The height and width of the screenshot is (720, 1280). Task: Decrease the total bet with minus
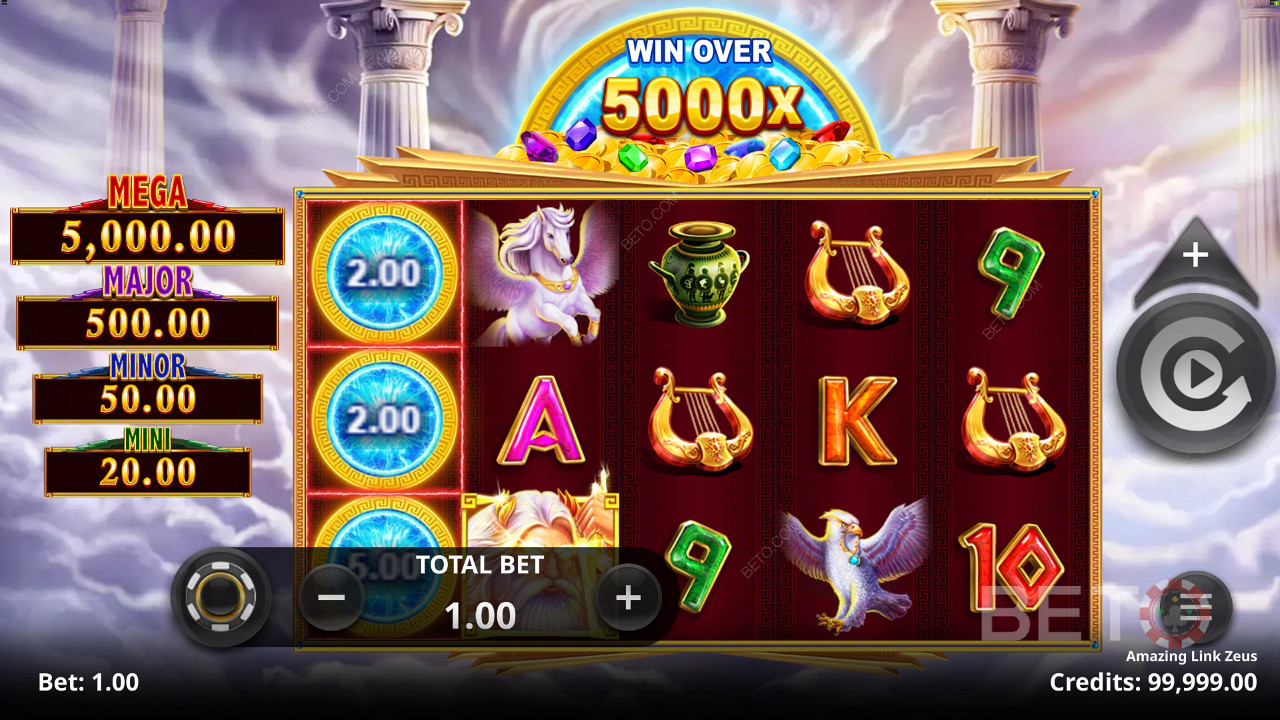click(x=331, y=598)
